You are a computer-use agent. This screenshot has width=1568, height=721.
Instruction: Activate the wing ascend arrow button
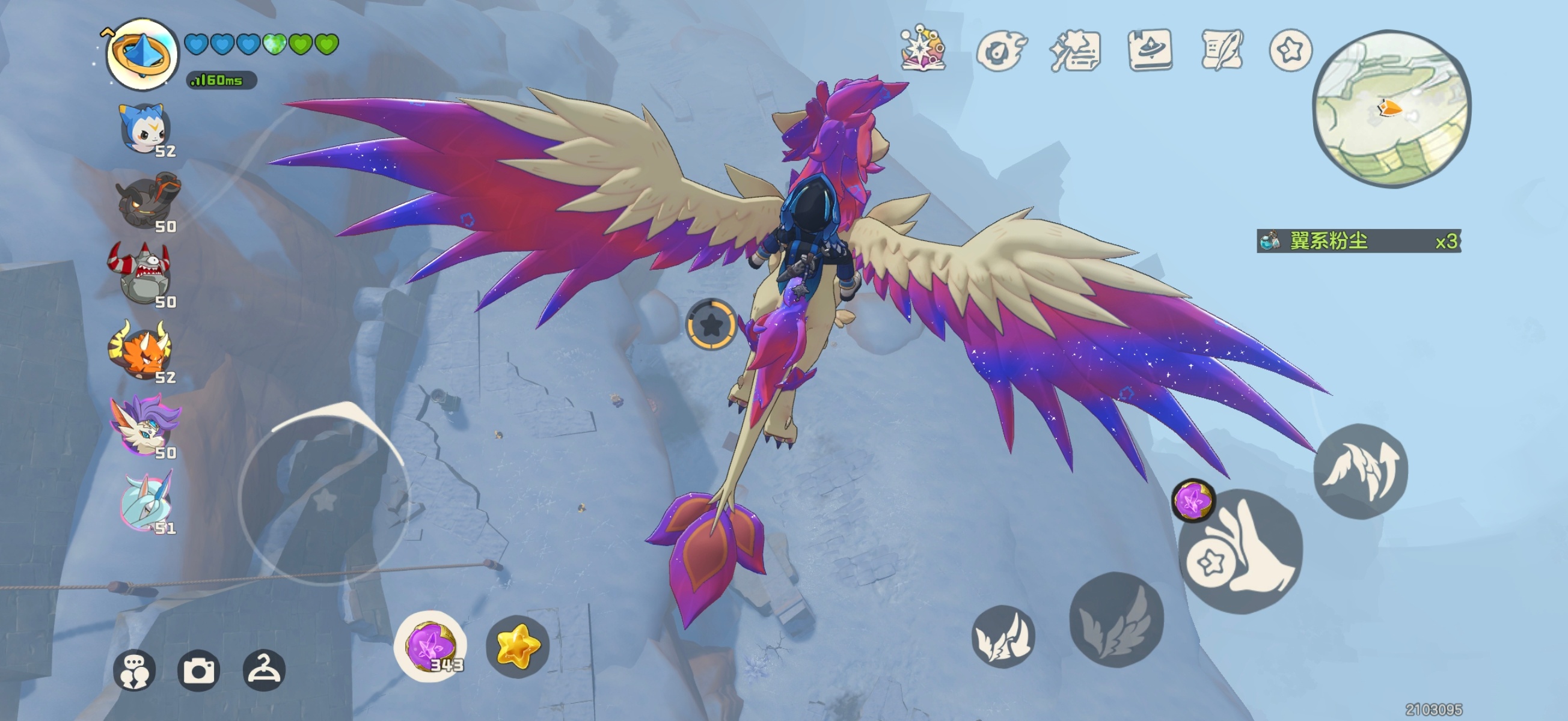(1361, 471)
